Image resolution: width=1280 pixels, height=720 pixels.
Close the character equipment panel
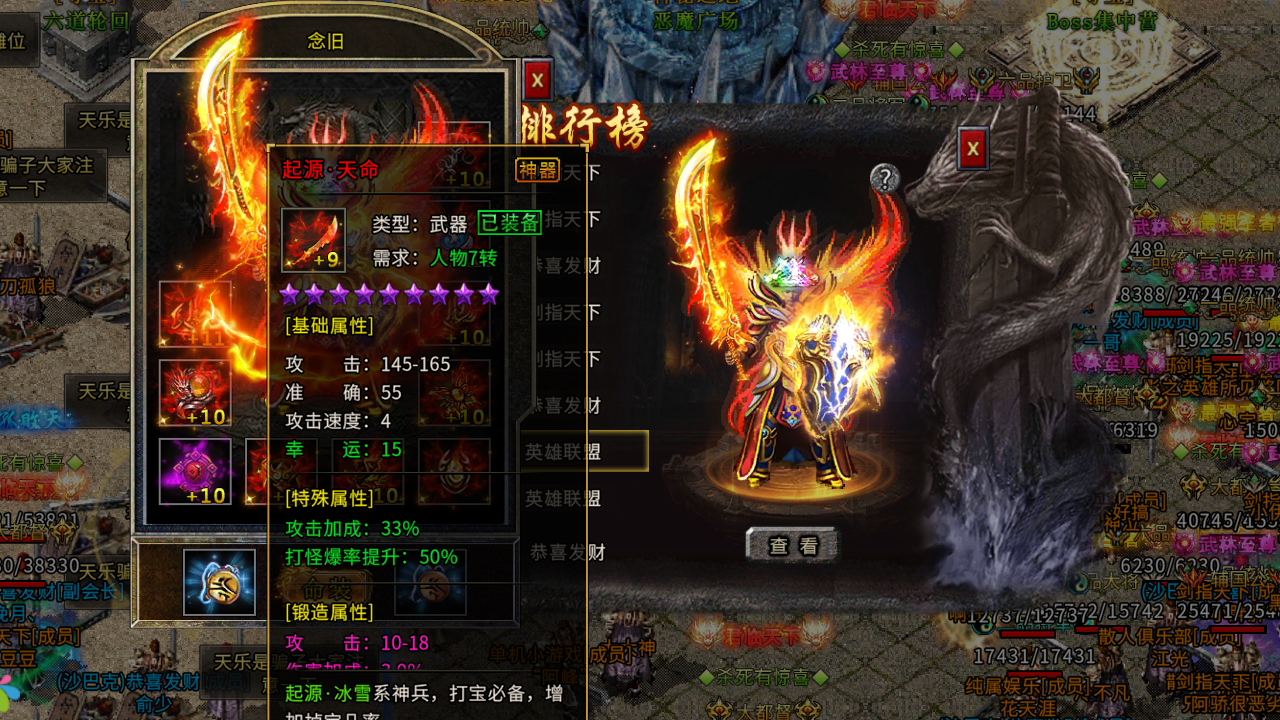[x=538, y=80]
